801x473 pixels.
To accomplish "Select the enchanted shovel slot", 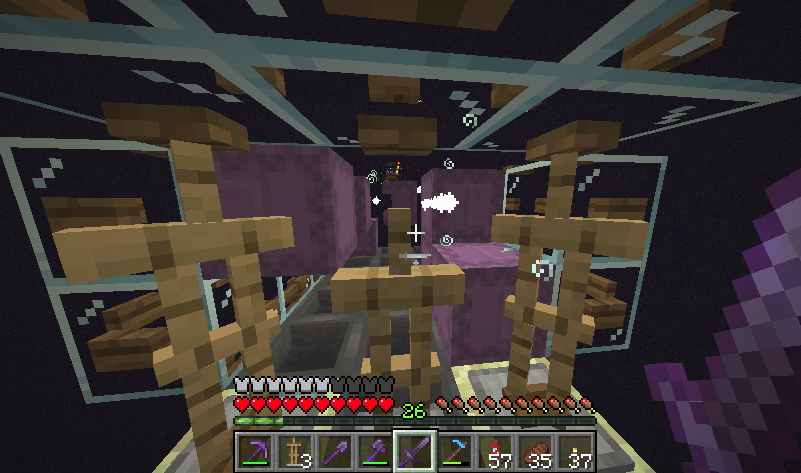I will point(334,452).
